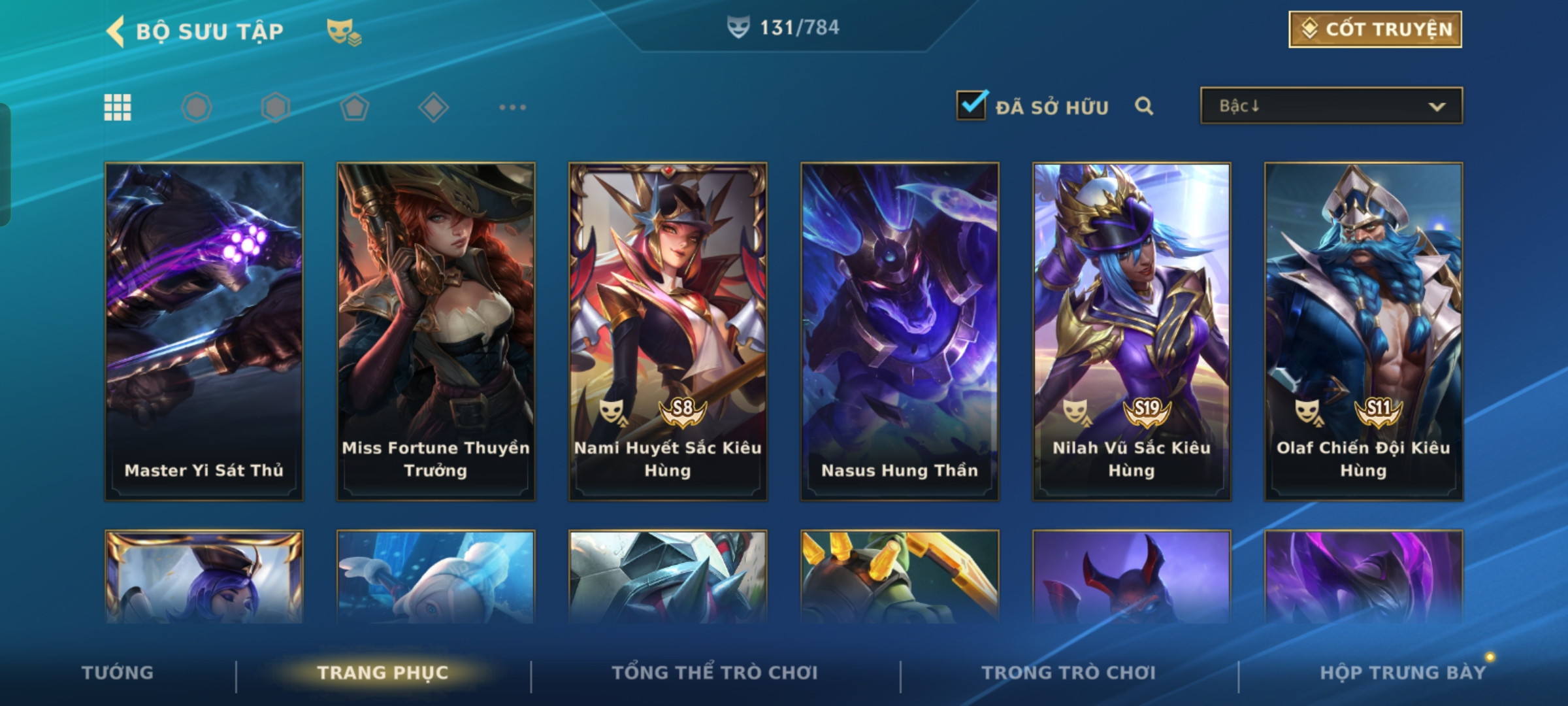The image size is (1568, 706).
Task: Open the Cốt Truyện button
Action: 1375,29
